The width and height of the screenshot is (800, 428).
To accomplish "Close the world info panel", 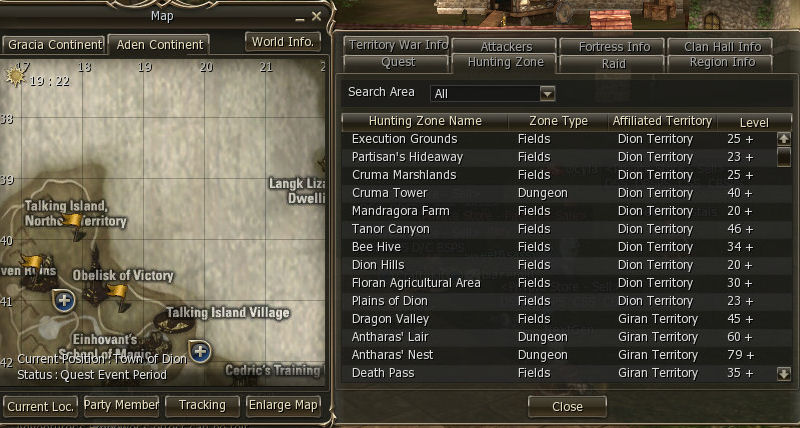I will tap(567, 407).
